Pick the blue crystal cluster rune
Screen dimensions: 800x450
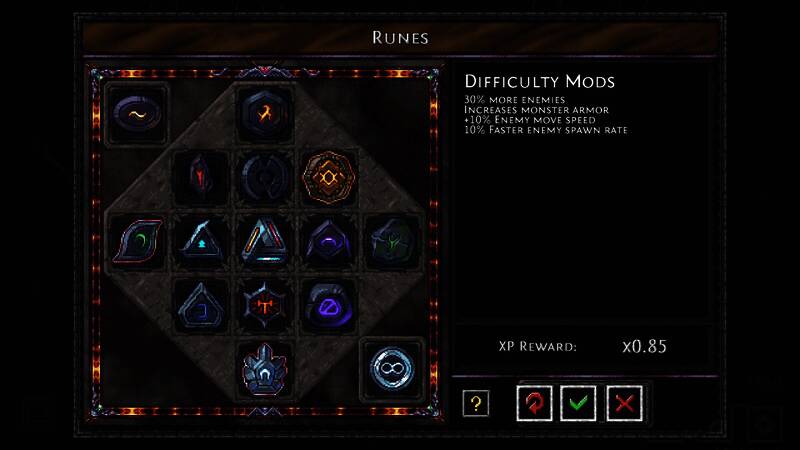[265, 368]
